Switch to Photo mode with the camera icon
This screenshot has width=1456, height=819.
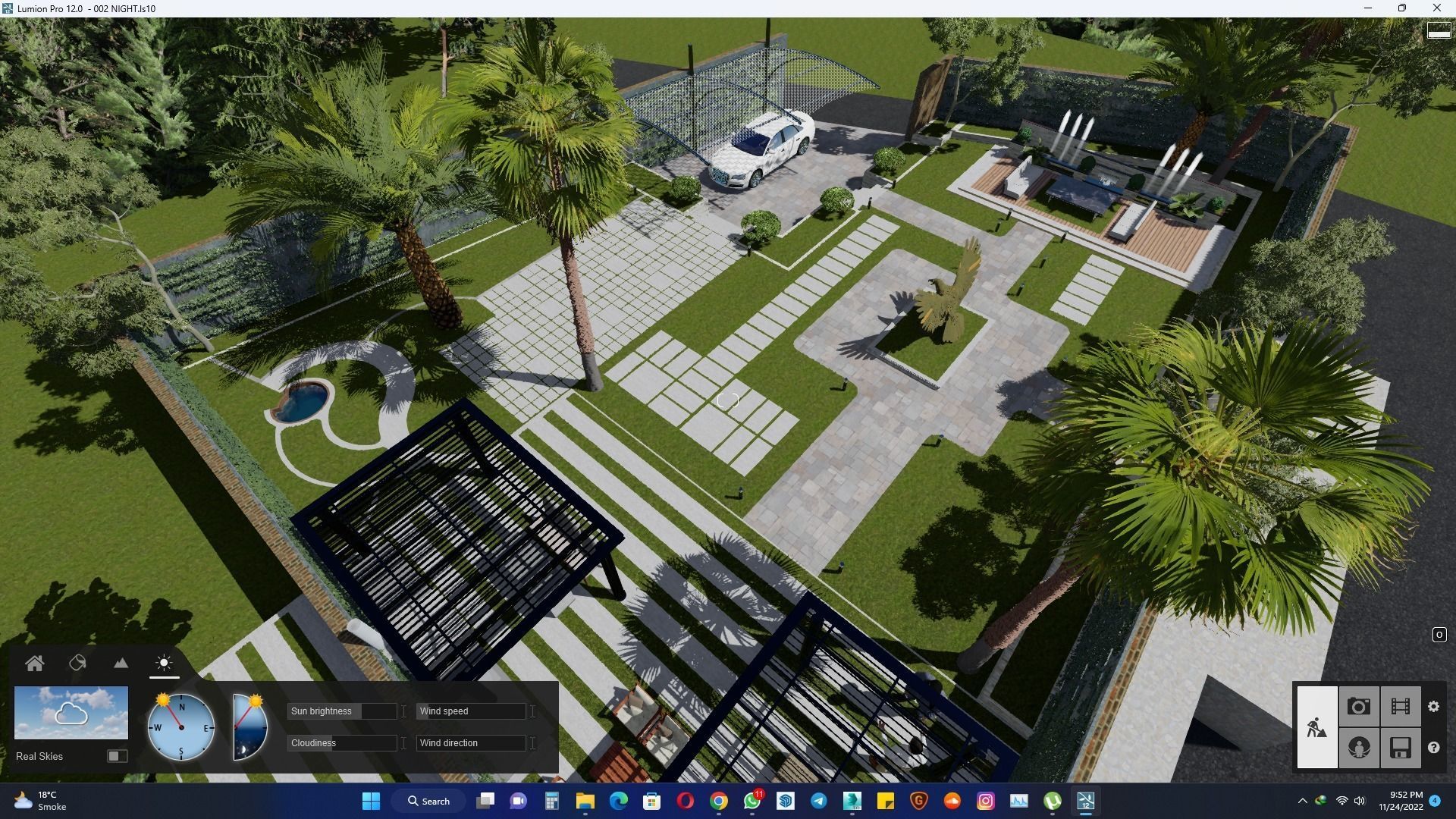(x=1359, y=706)
